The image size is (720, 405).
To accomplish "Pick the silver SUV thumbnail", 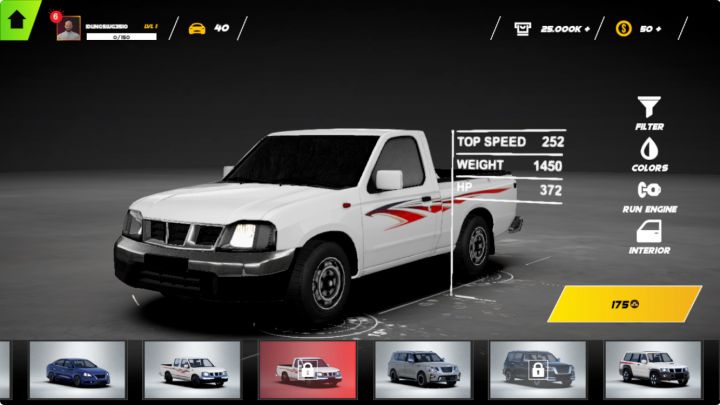I will pyautogui.click(x=422, y=369).
